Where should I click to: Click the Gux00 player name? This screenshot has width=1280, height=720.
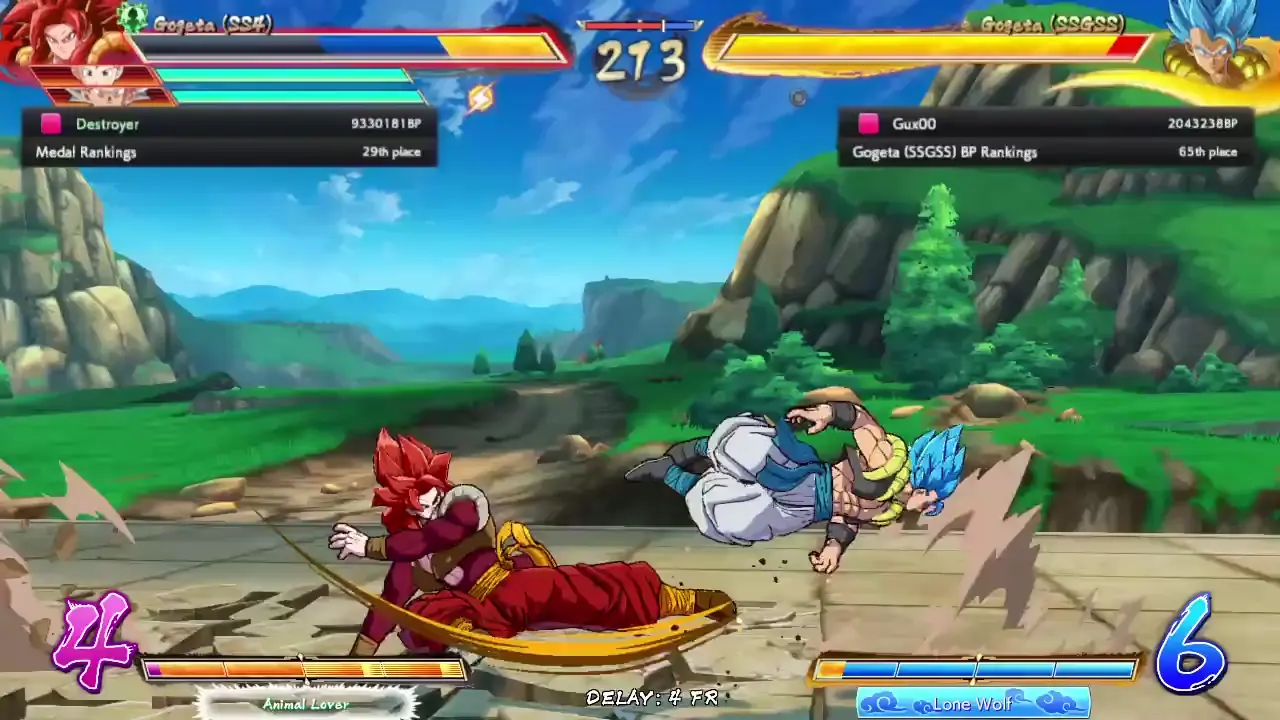point(911,123)
